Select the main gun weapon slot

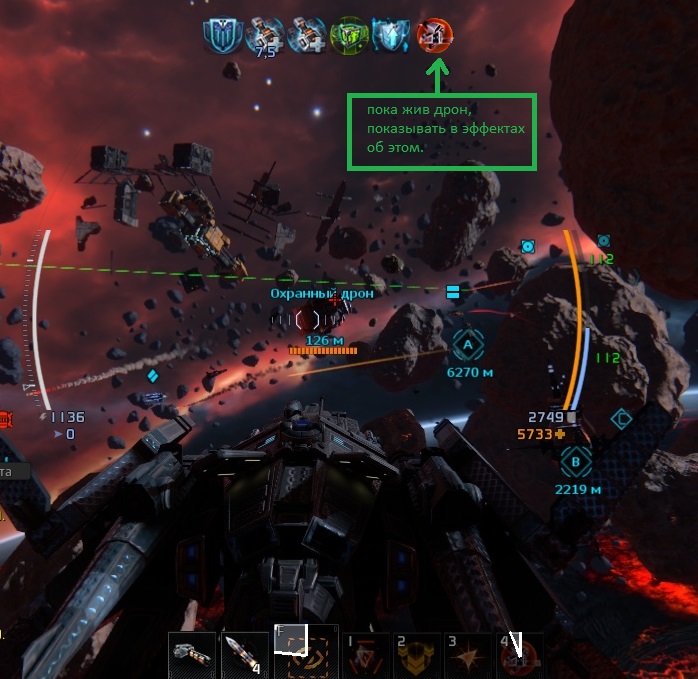point(192,655)
